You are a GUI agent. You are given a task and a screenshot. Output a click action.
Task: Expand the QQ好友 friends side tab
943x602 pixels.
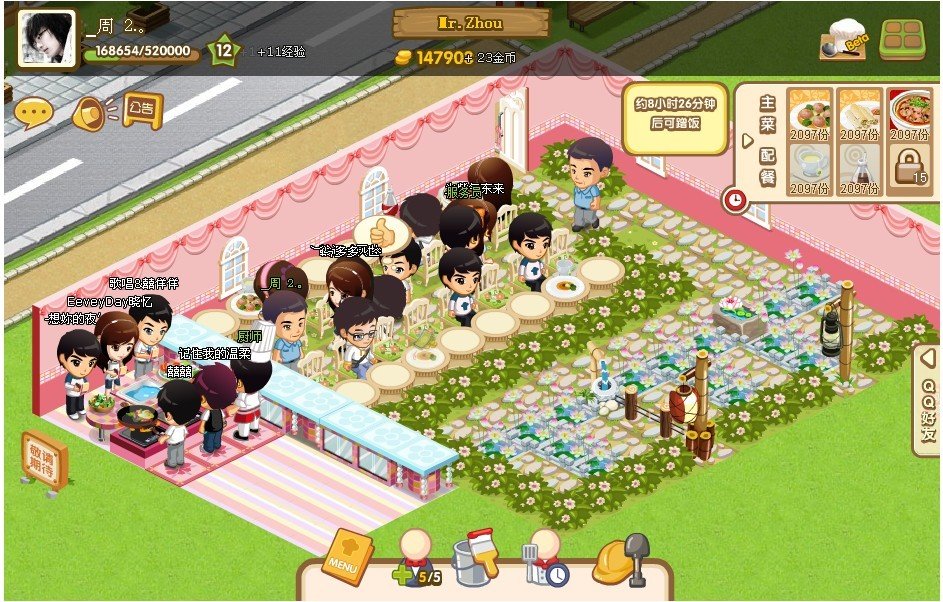pos(929,400)
